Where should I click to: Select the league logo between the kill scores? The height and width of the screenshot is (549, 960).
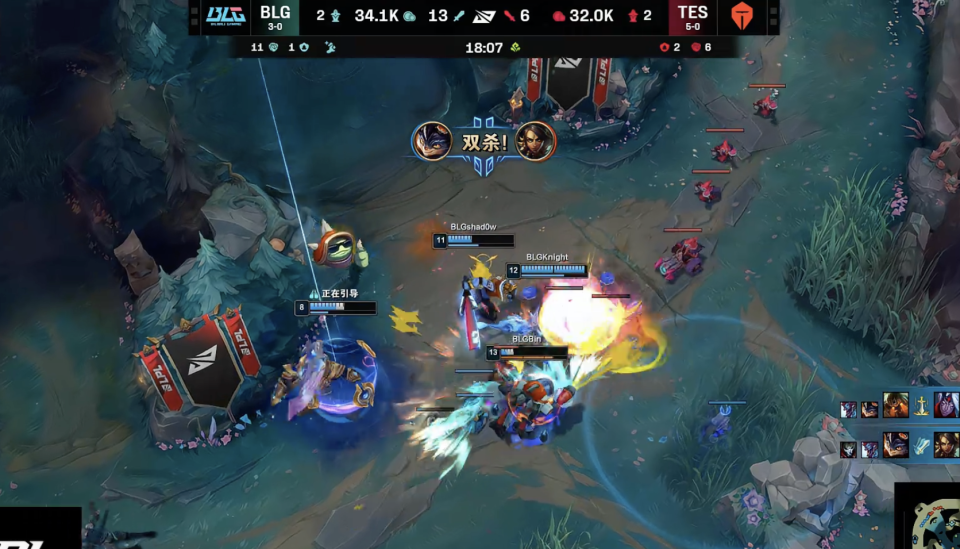tap(482, 16)
